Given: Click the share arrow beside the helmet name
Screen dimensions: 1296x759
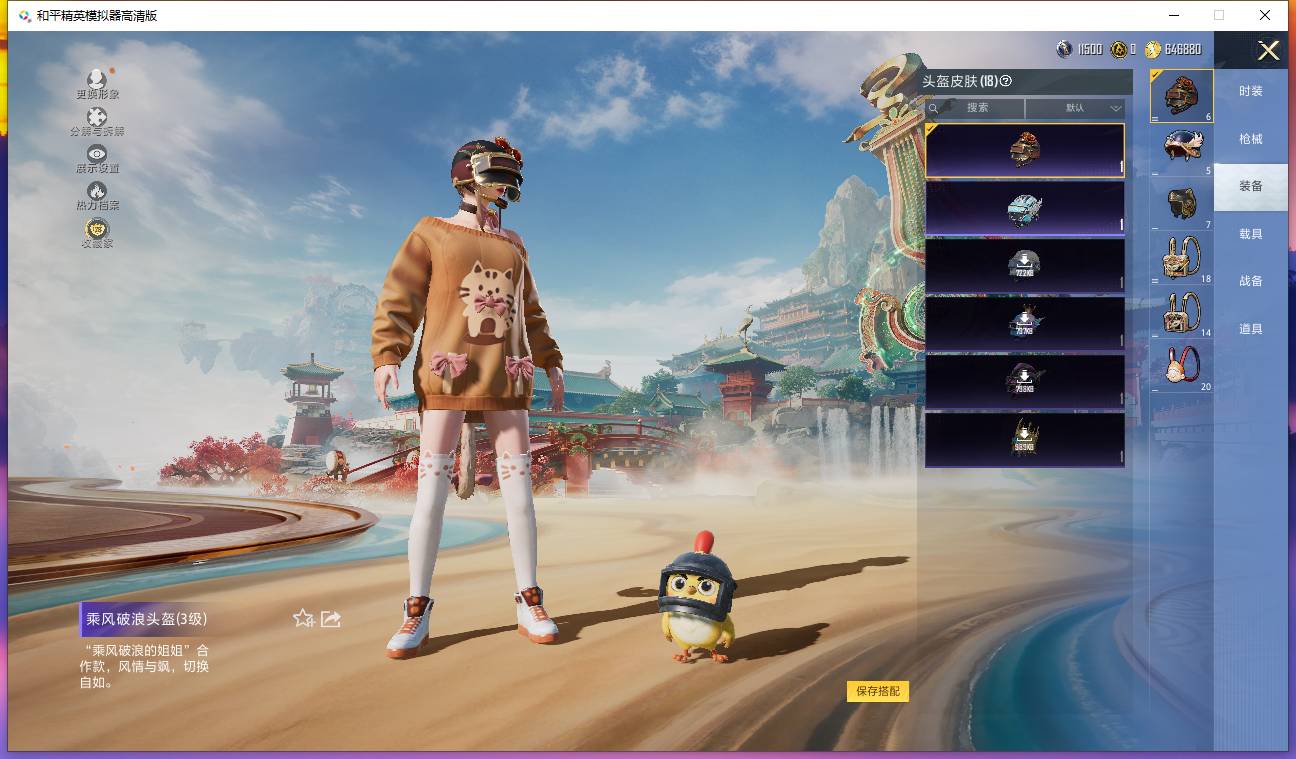Looking at the screenshot, I should 331,619.
